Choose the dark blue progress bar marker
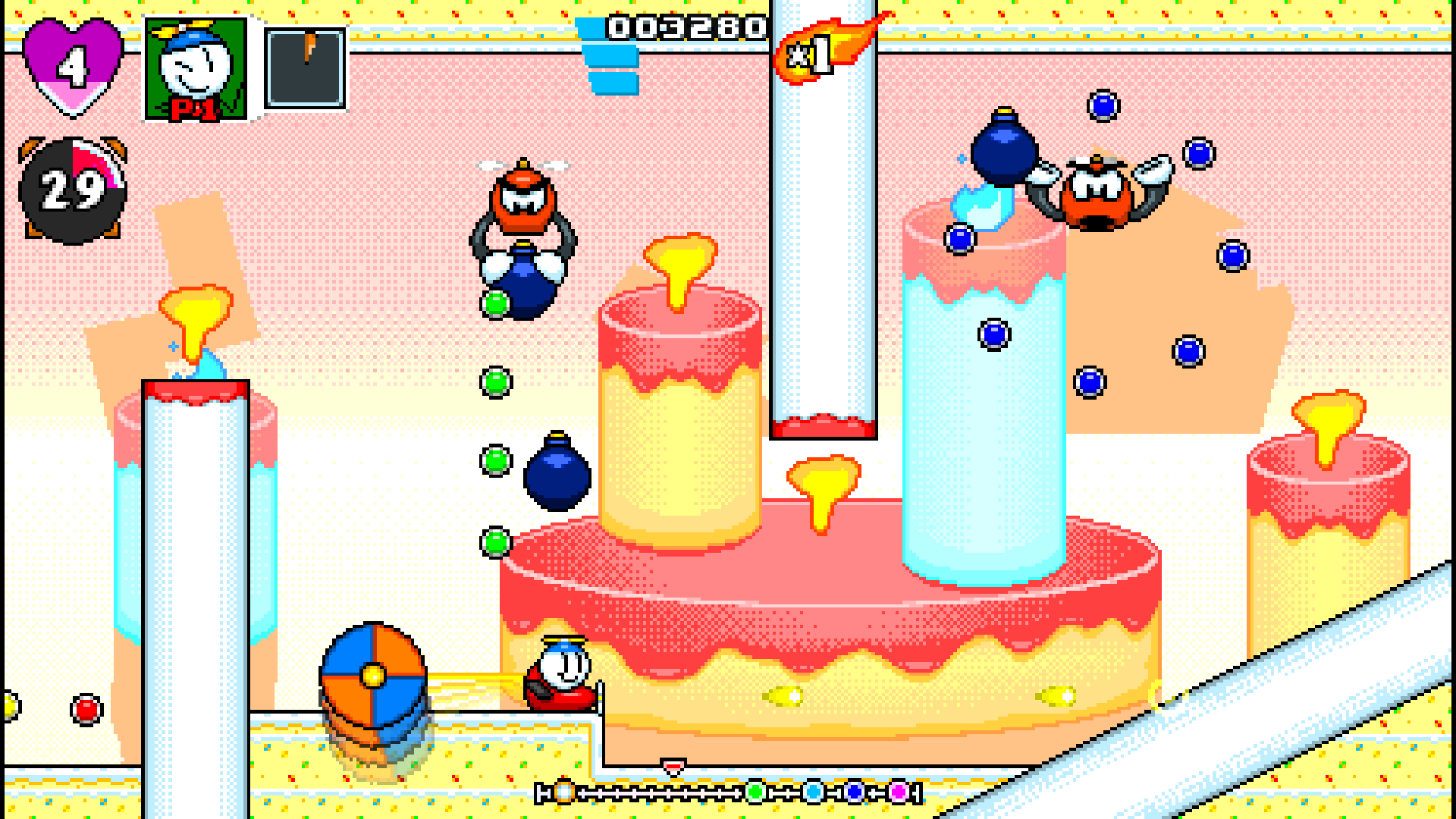The image size is (1456, 819). 855,792
